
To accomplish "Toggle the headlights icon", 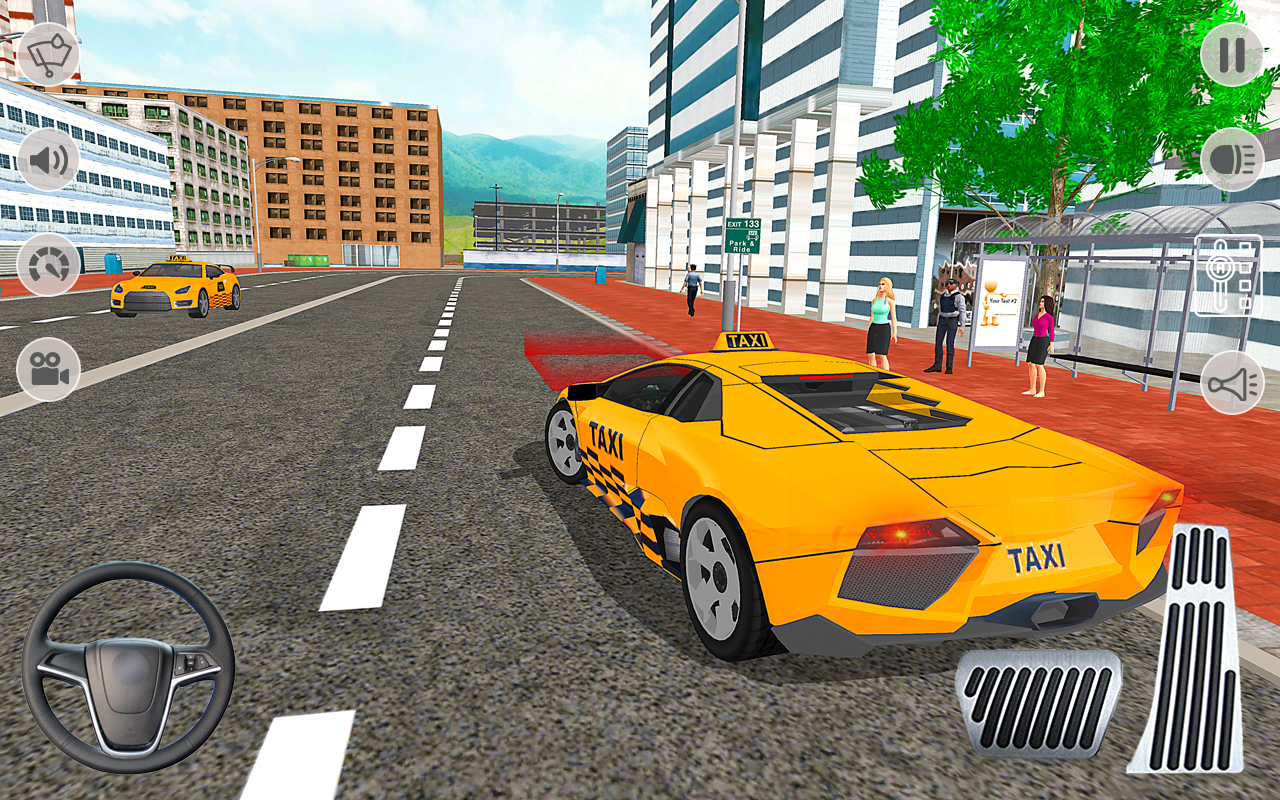I will click(1232, 160).
